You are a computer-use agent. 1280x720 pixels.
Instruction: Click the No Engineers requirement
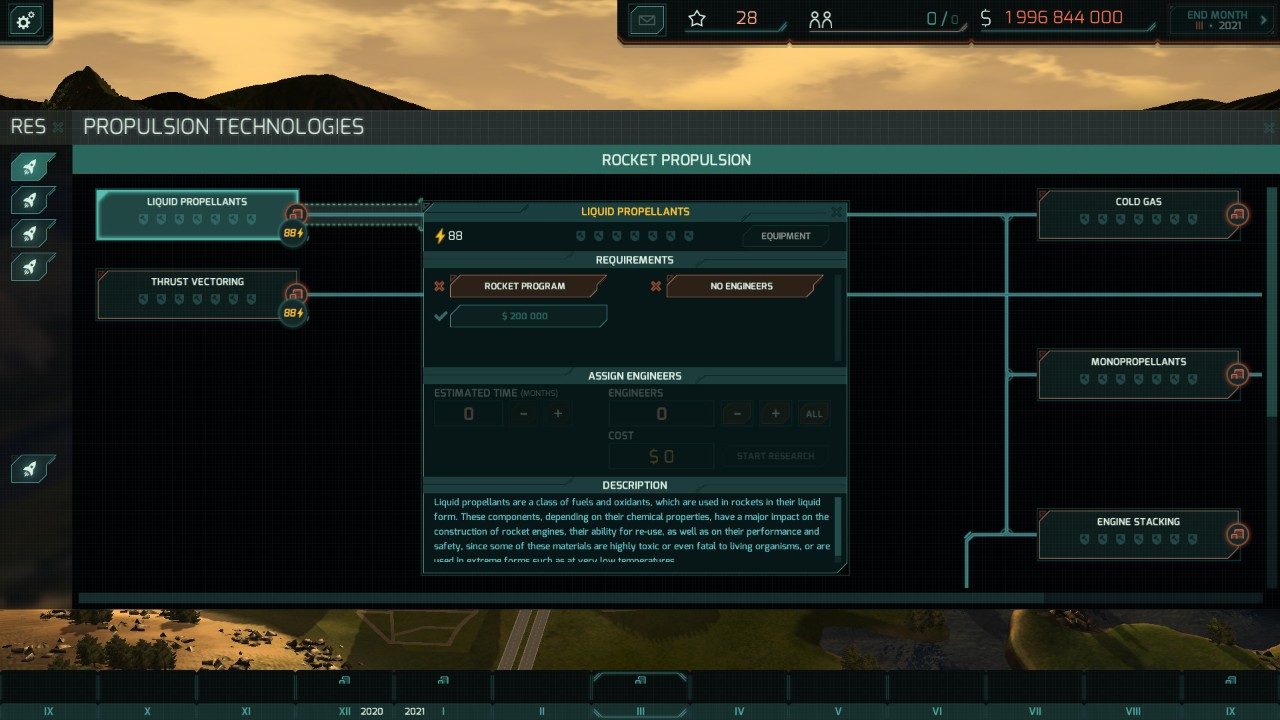click(x=742, y=286)
